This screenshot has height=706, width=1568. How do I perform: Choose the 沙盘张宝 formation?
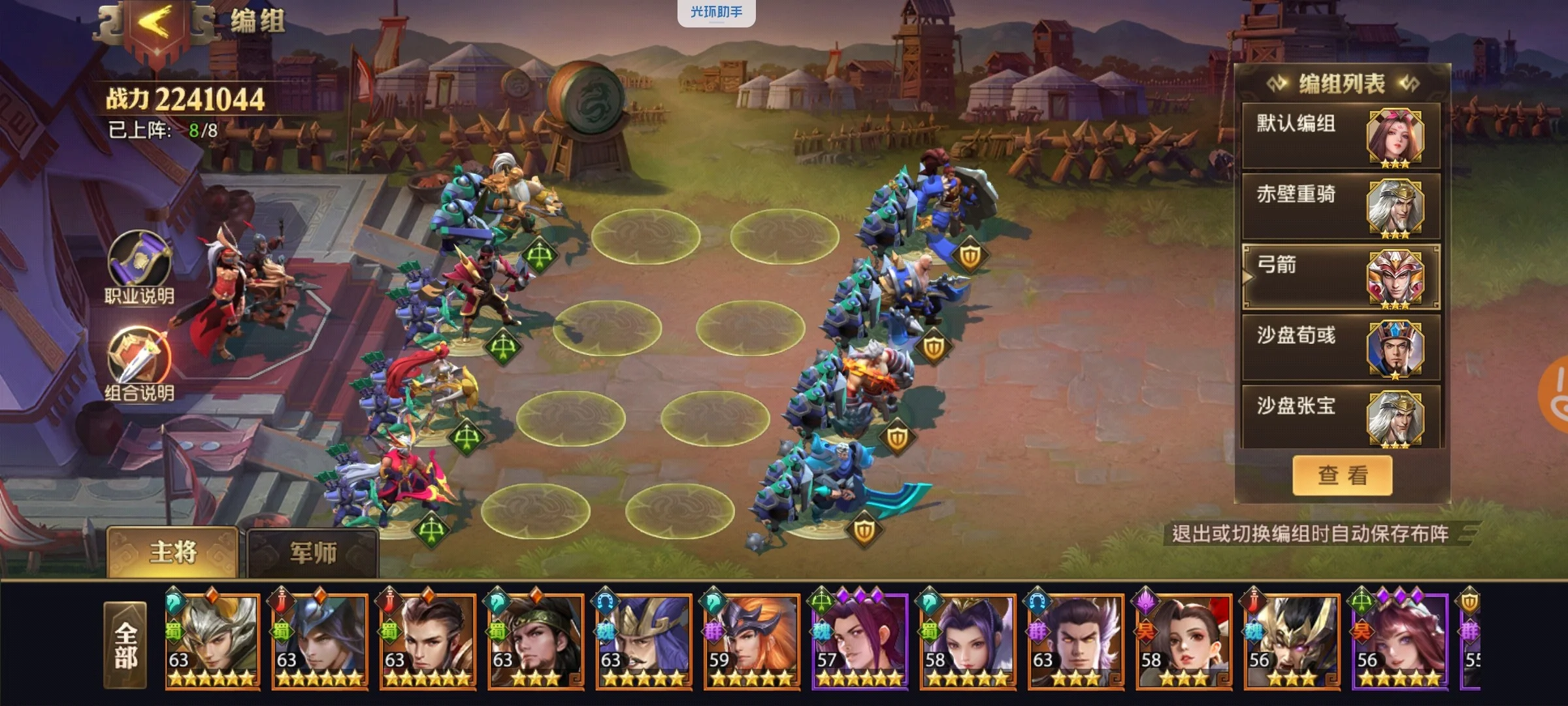click(1339, 417)
